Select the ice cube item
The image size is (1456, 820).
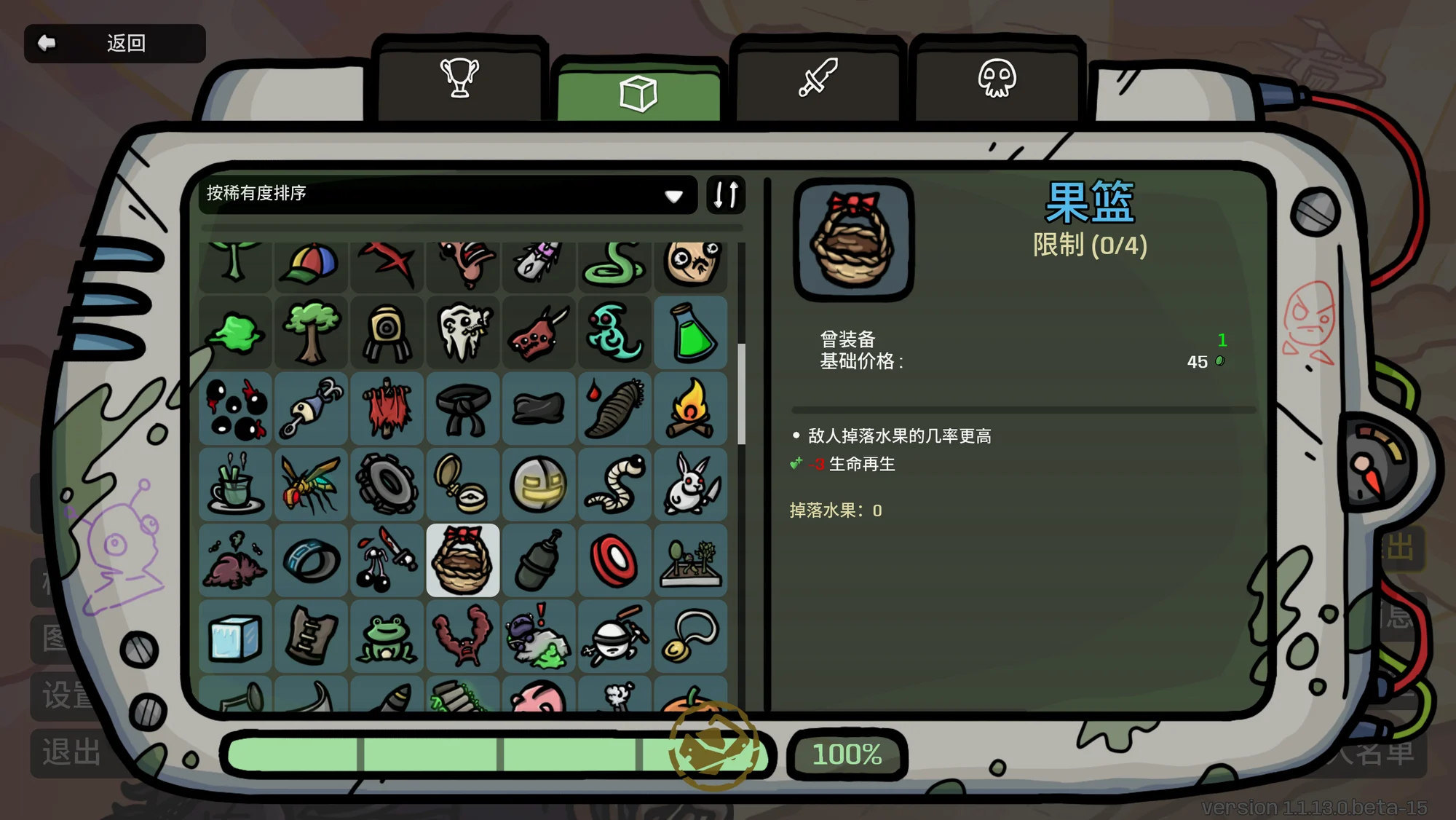[x=235, y=636]
